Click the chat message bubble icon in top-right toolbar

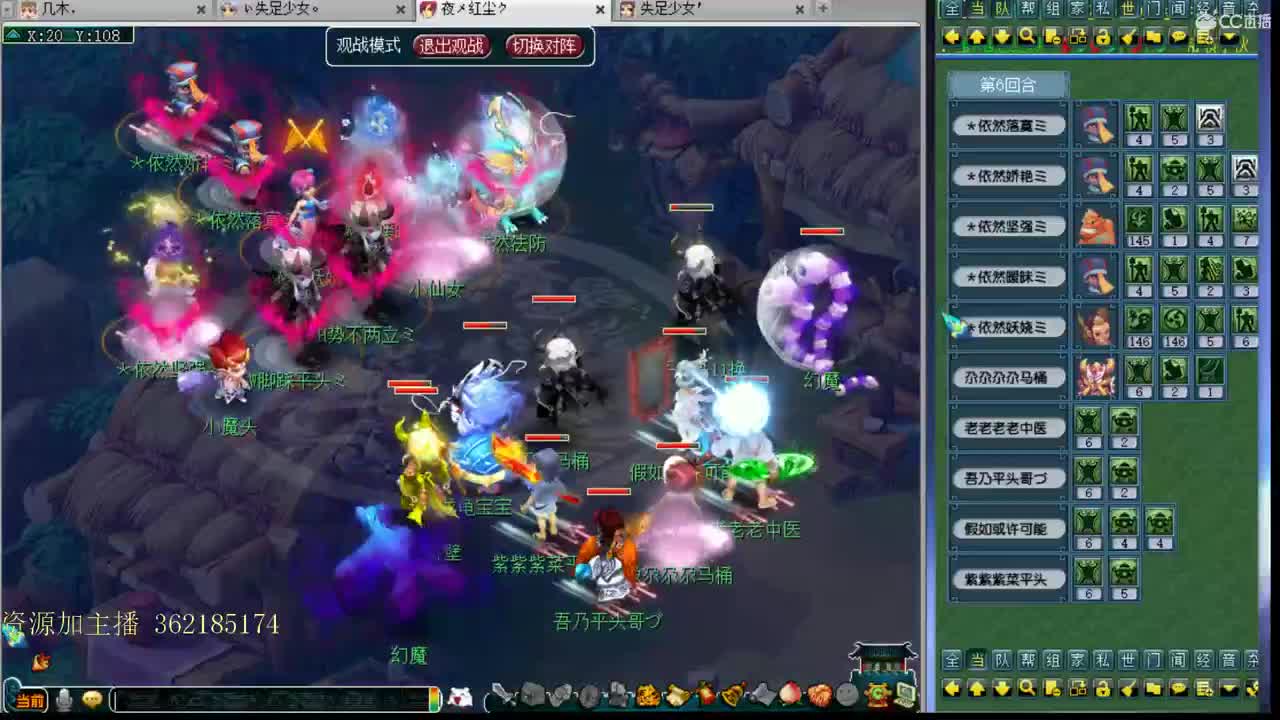point(1179,37)
